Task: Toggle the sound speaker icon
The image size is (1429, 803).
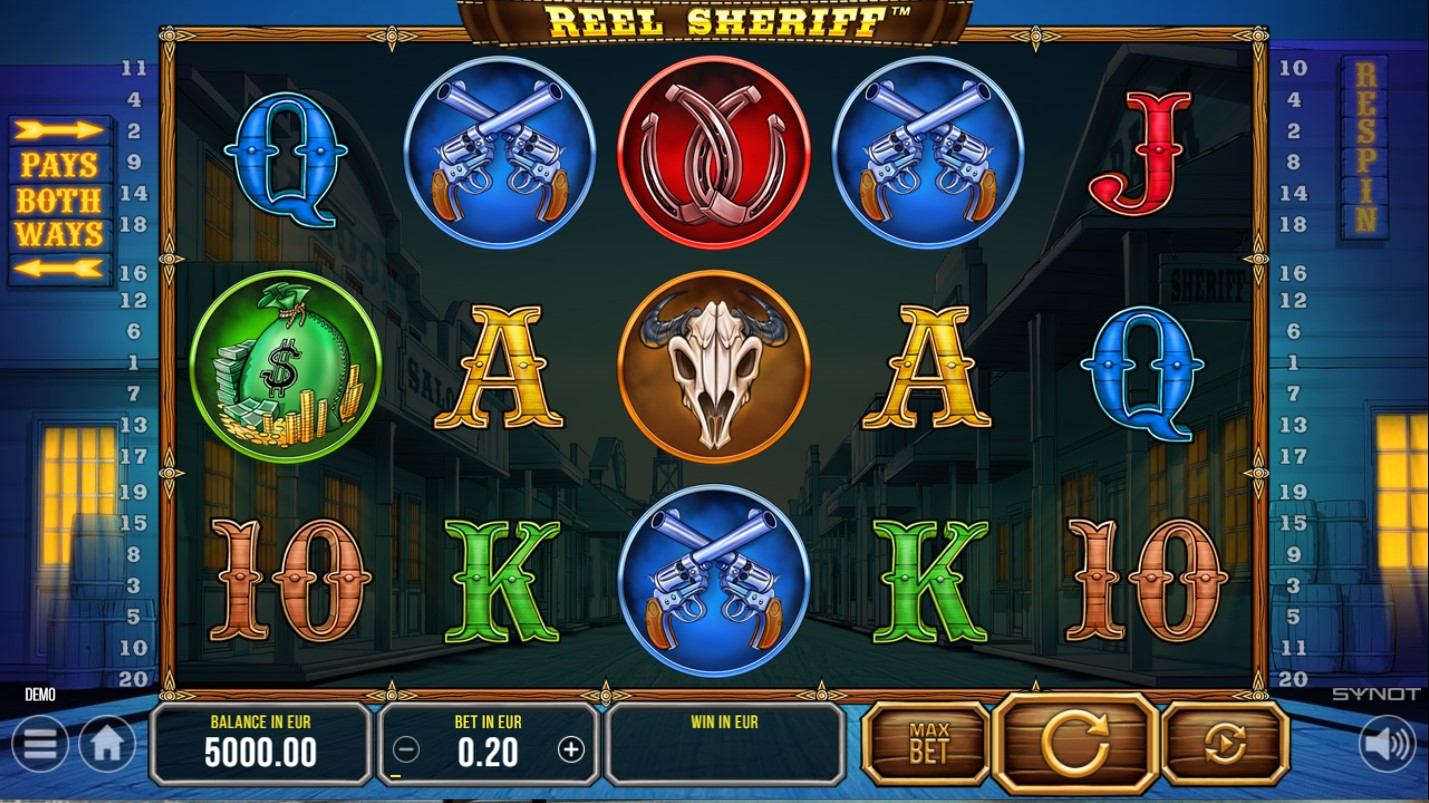Action: (1389, 745)
